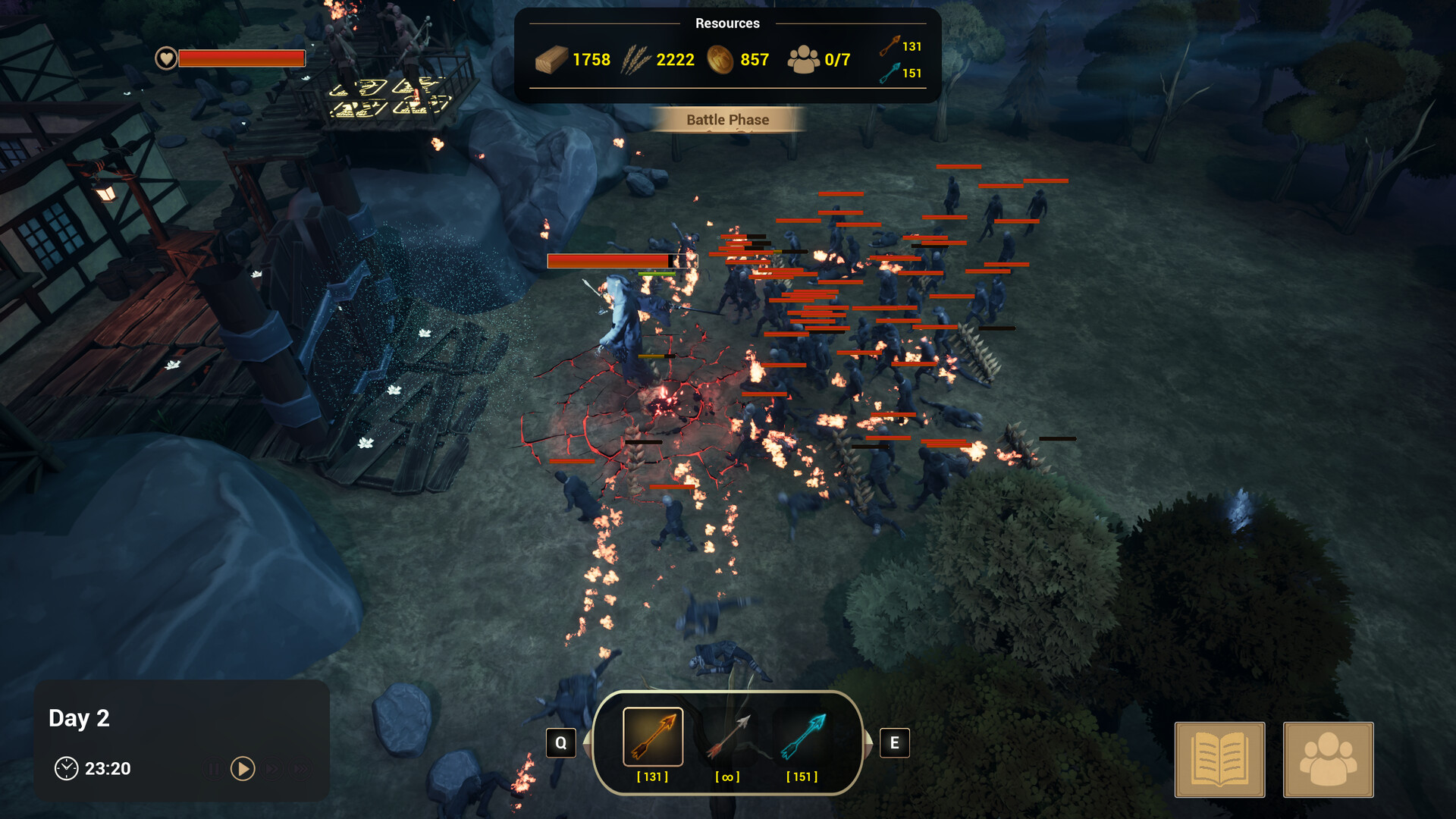Viewport: 1456px width, 819px height.
Task: Enable double-speed fast forward
Action: pyautogui.click(x=273, y=768)
